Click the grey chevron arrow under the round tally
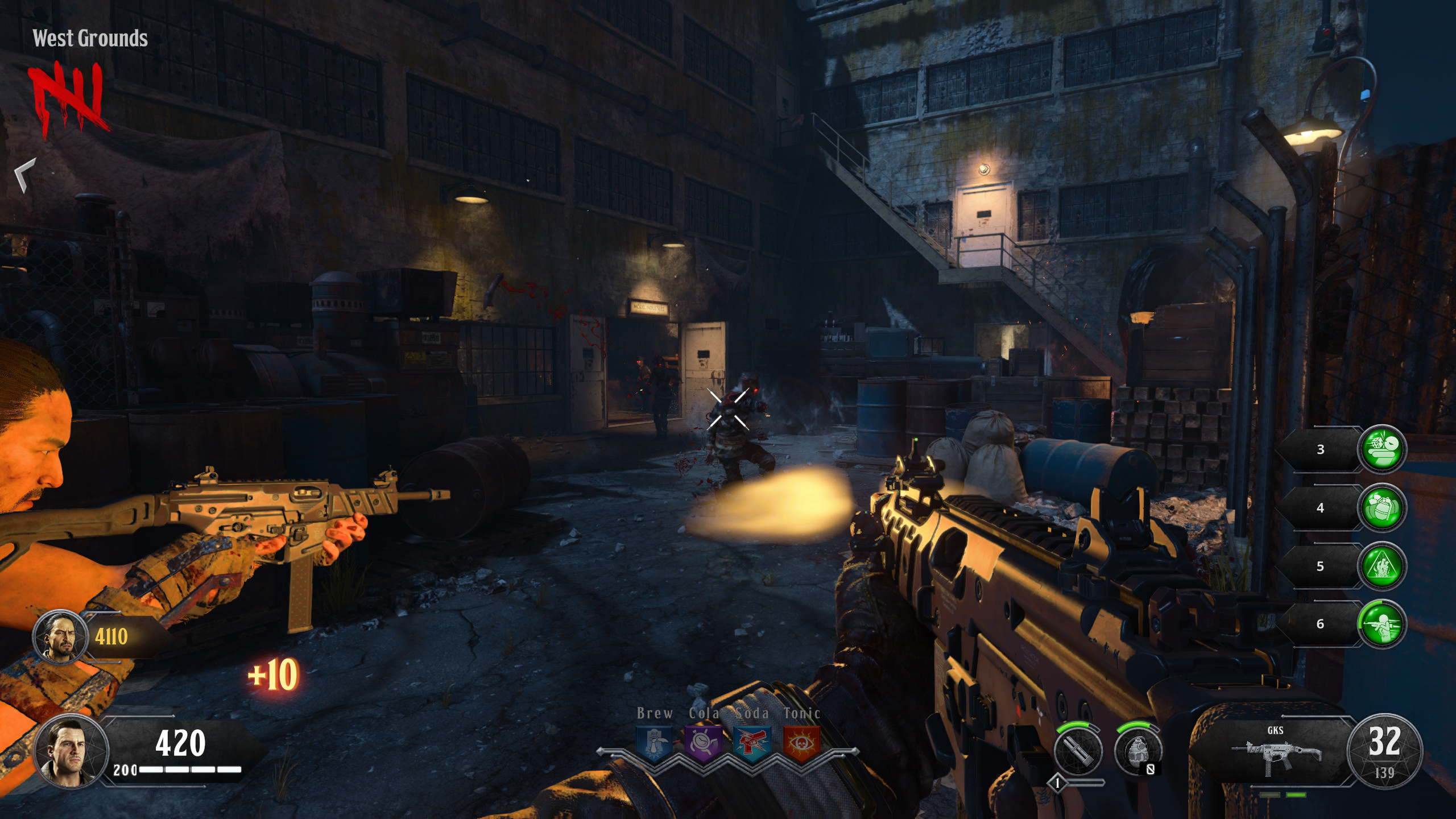 point(25,175)
